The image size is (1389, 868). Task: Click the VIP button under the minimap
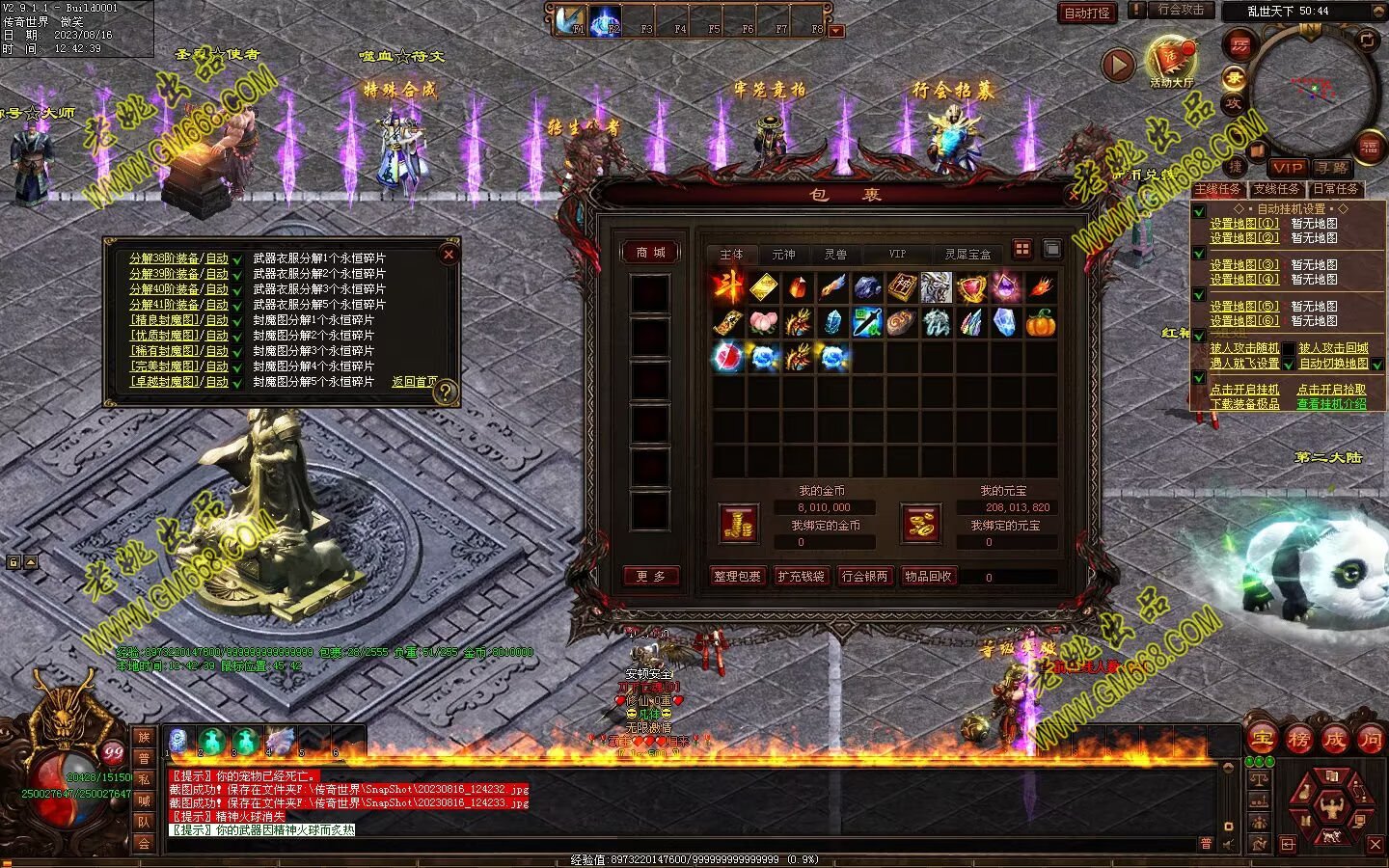1287,168
